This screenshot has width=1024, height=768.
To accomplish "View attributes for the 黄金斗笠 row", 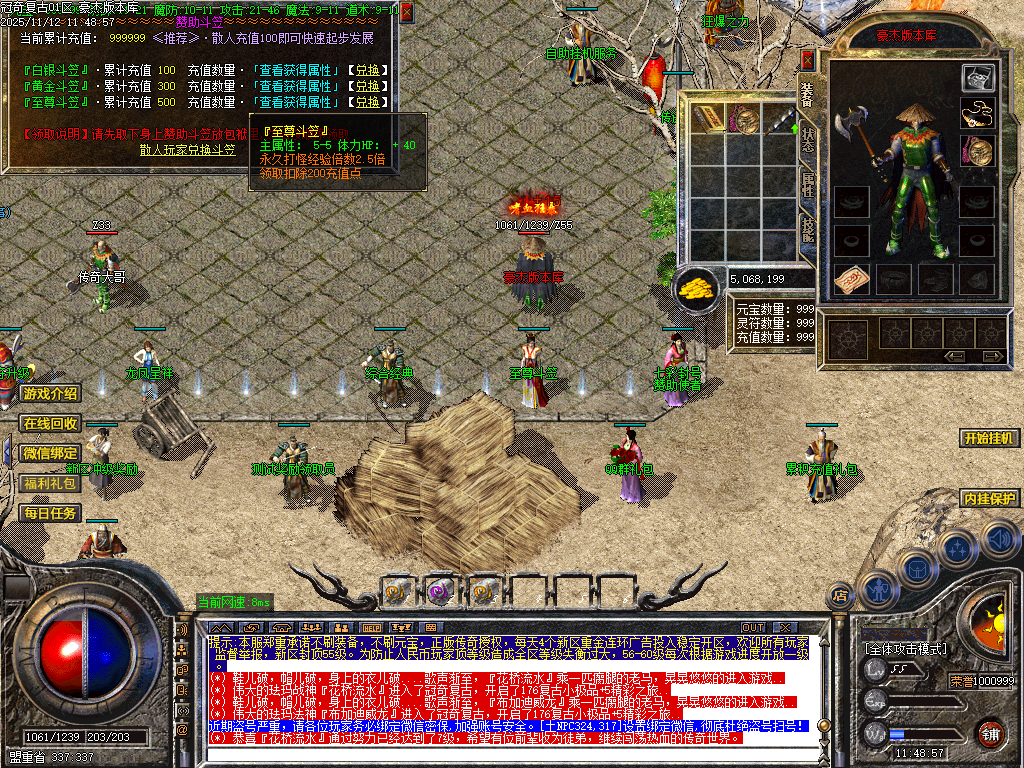I will tap(296, 86).
